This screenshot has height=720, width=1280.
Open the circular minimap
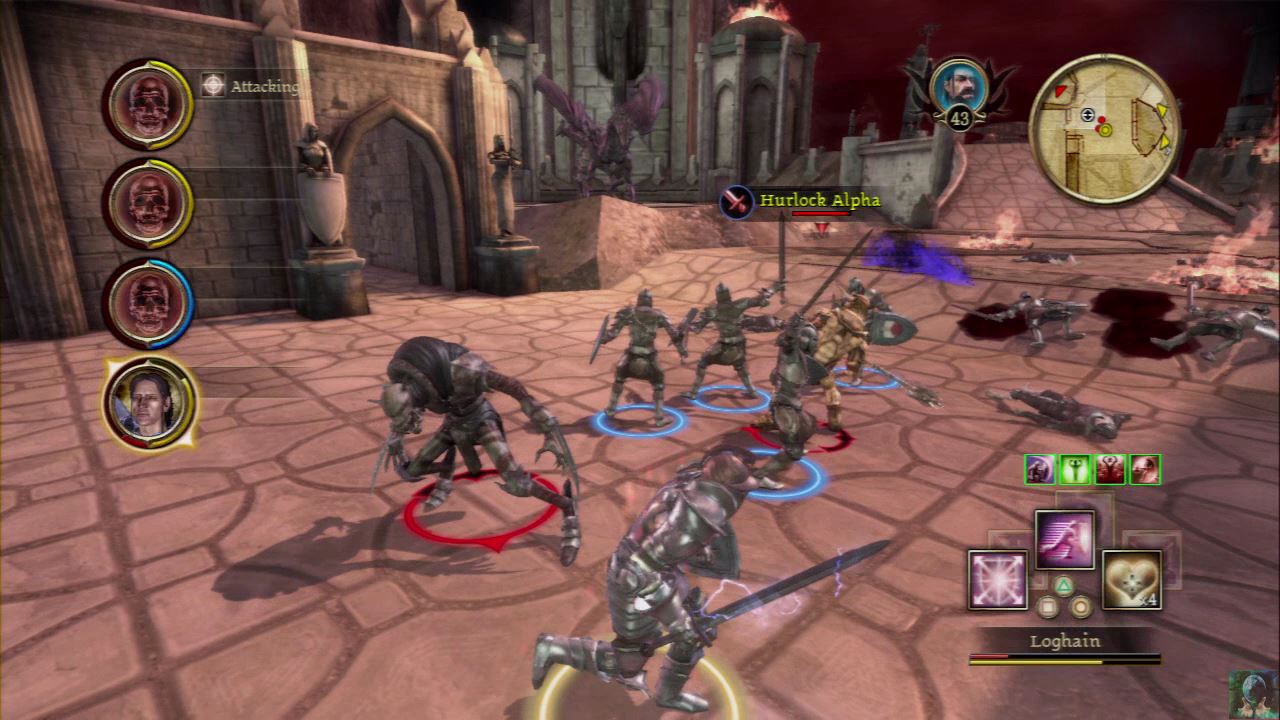point(1104,128)
